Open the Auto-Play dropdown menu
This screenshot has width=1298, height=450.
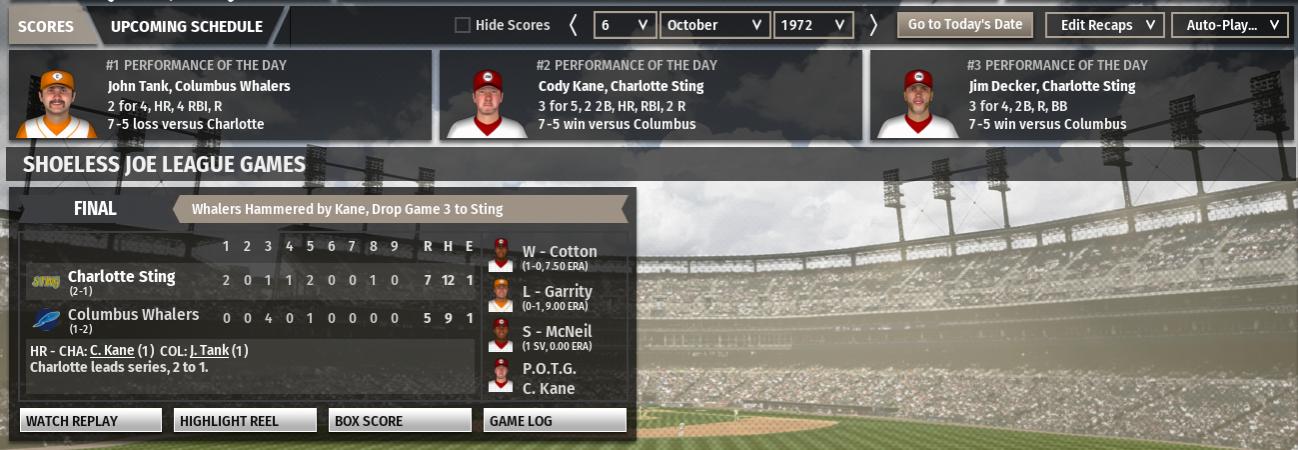(x=1229, y=25)
